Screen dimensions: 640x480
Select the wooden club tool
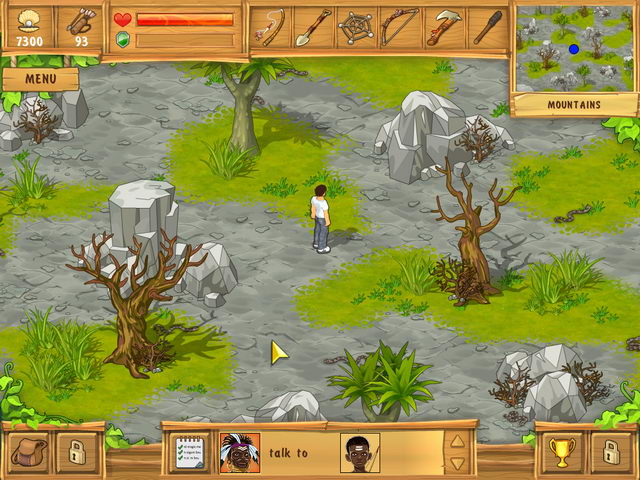(x=487, y=26)
